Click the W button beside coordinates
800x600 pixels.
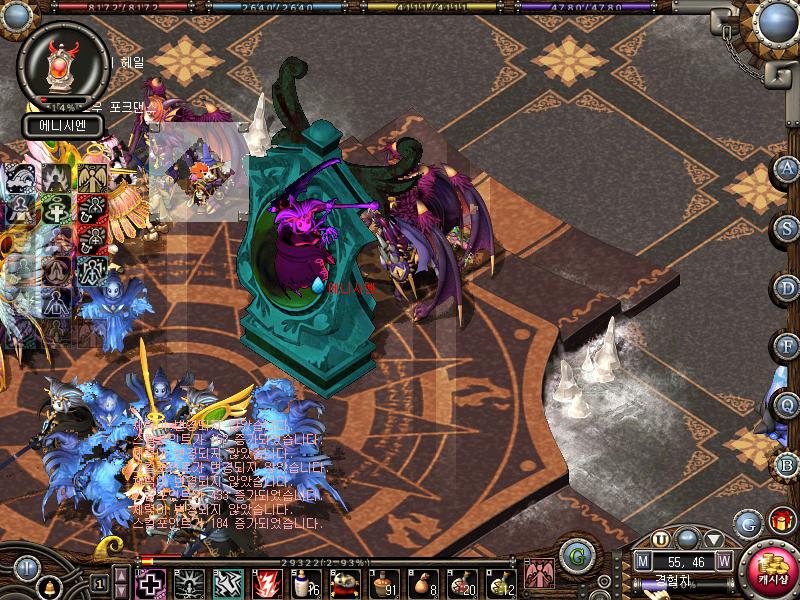723,562
